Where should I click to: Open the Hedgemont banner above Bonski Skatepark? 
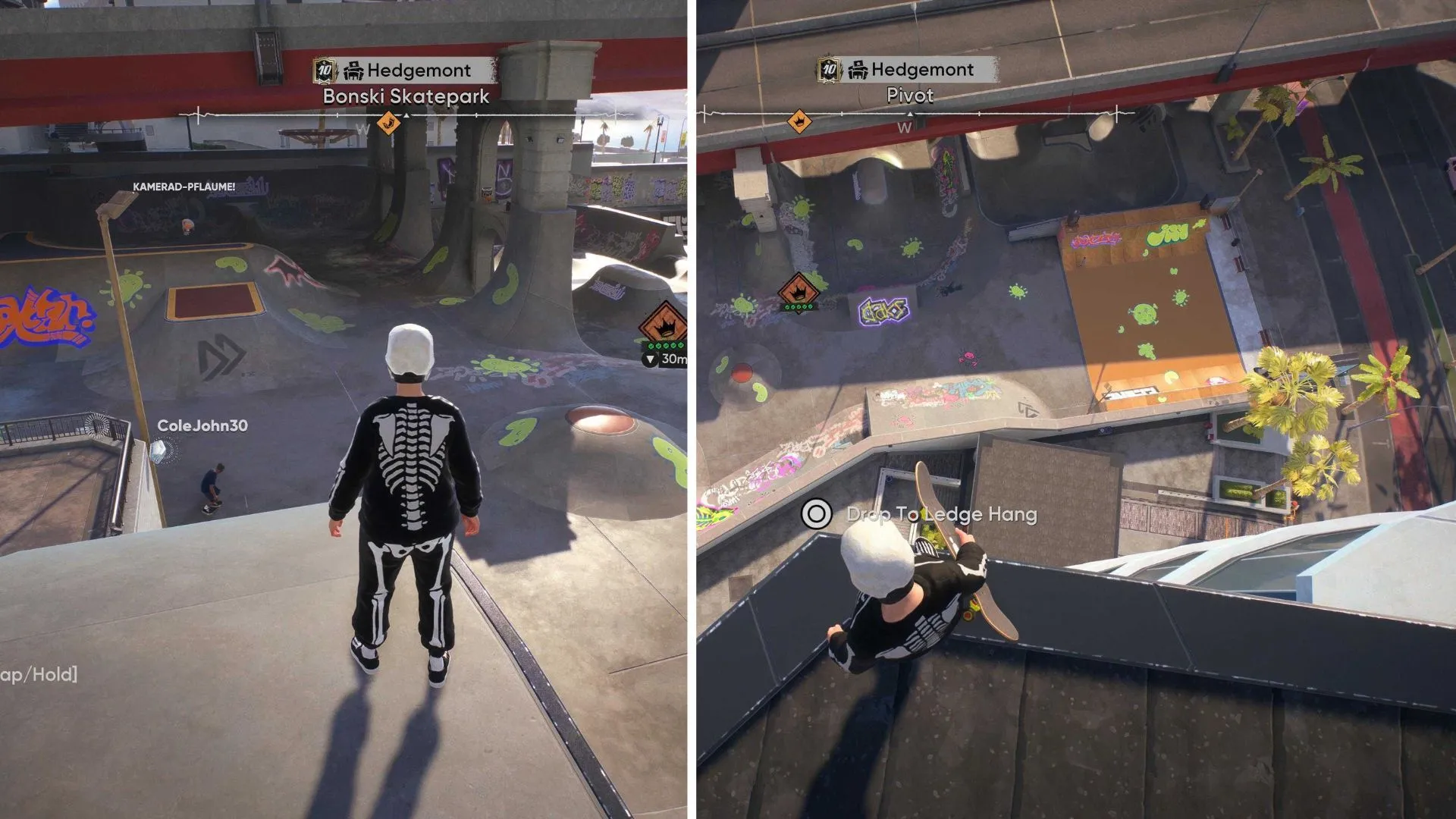(405, 71)
